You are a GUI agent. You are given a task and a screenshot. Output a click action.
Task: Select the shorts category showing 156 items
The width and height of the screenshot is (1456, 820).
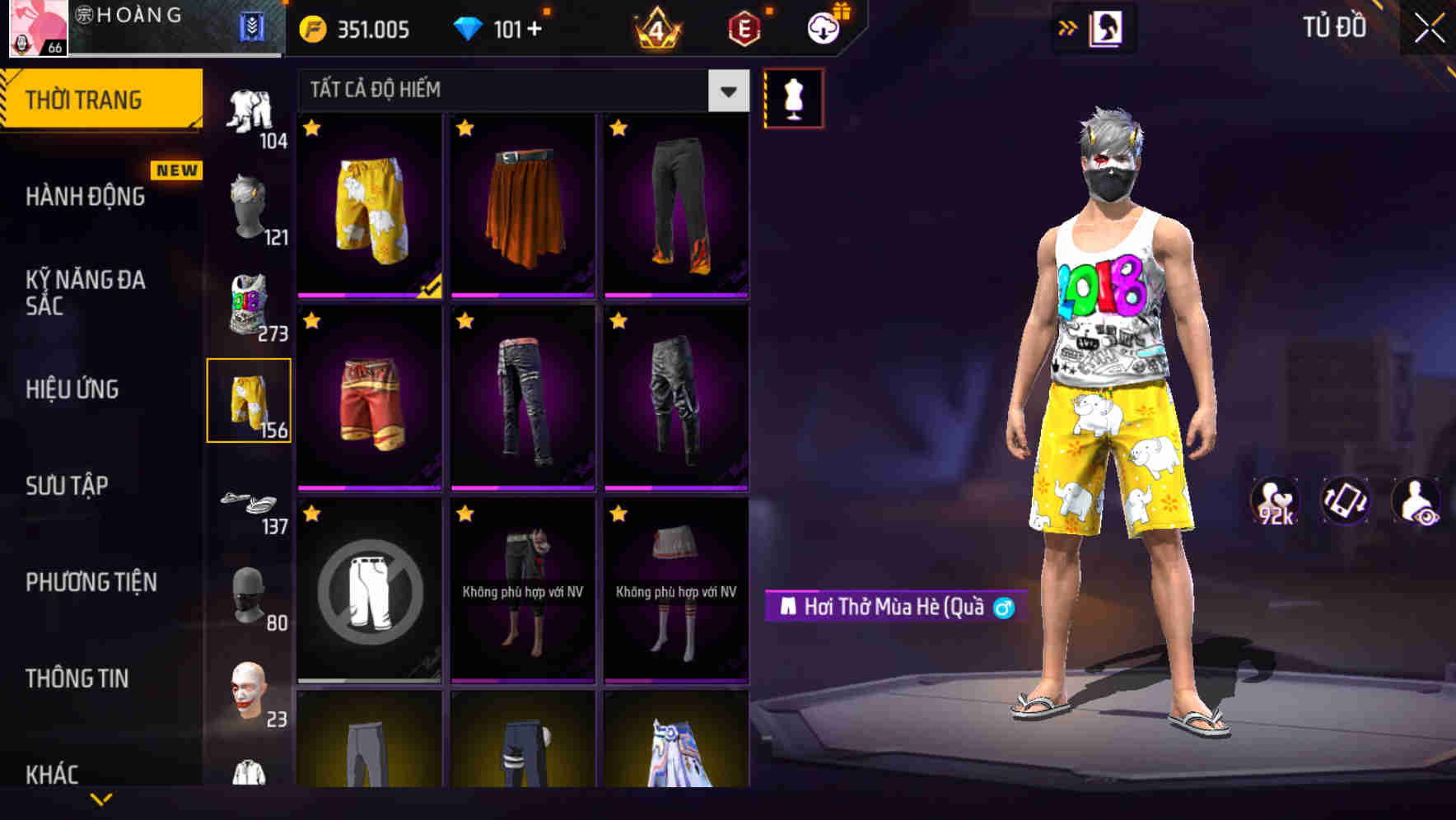pyautogui.click(x=250, y=399)
